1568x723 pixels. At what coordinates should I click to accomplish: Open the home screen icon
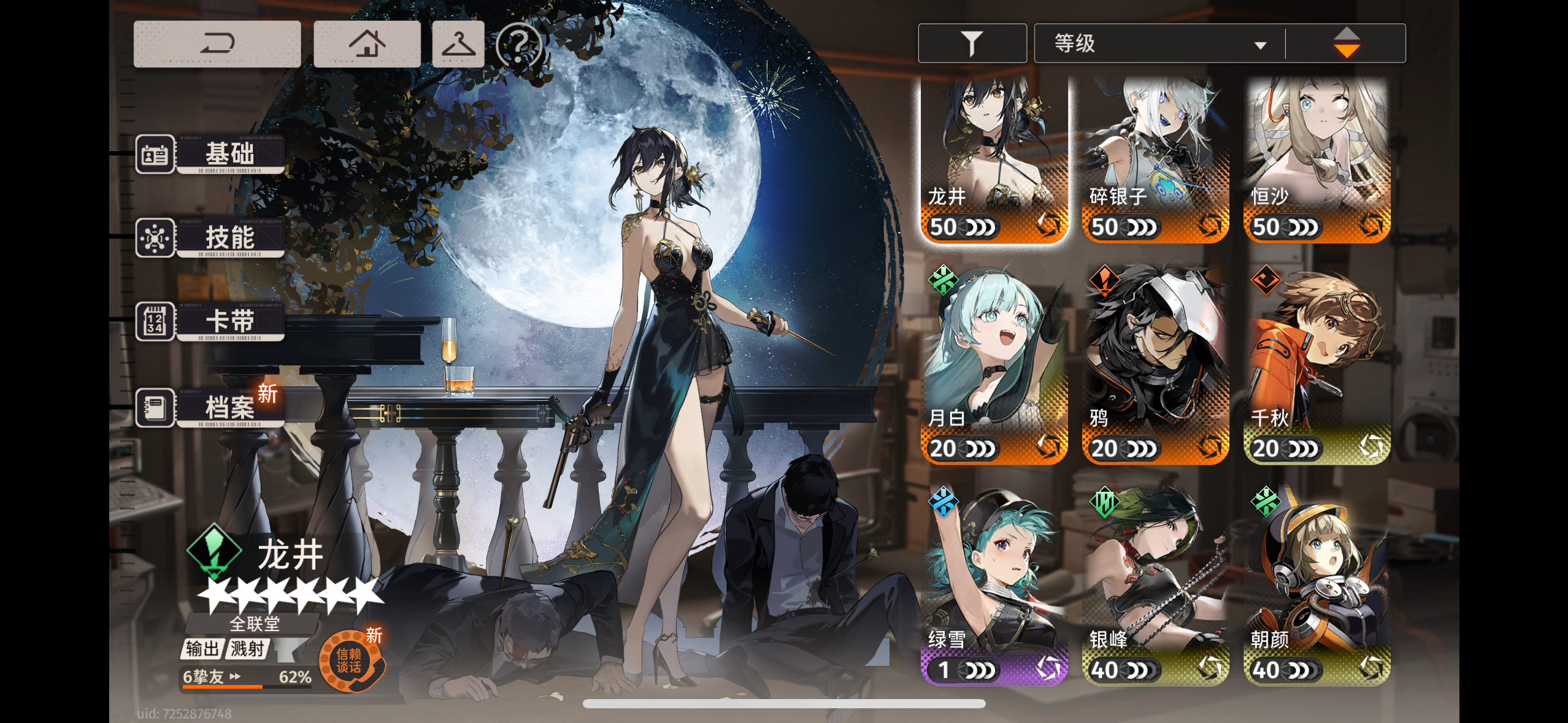tap(367, 43)
